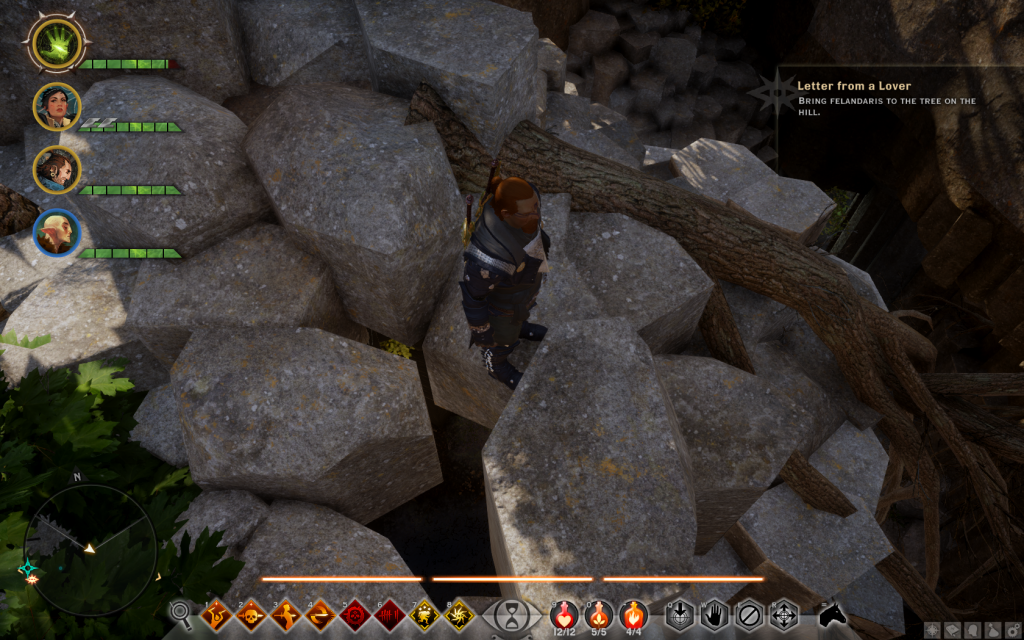Screen dimensions: 1024x640
Task: Use the yellow swirl ability in slot 8
Action: pyautogui.click(x=461, y=614)
